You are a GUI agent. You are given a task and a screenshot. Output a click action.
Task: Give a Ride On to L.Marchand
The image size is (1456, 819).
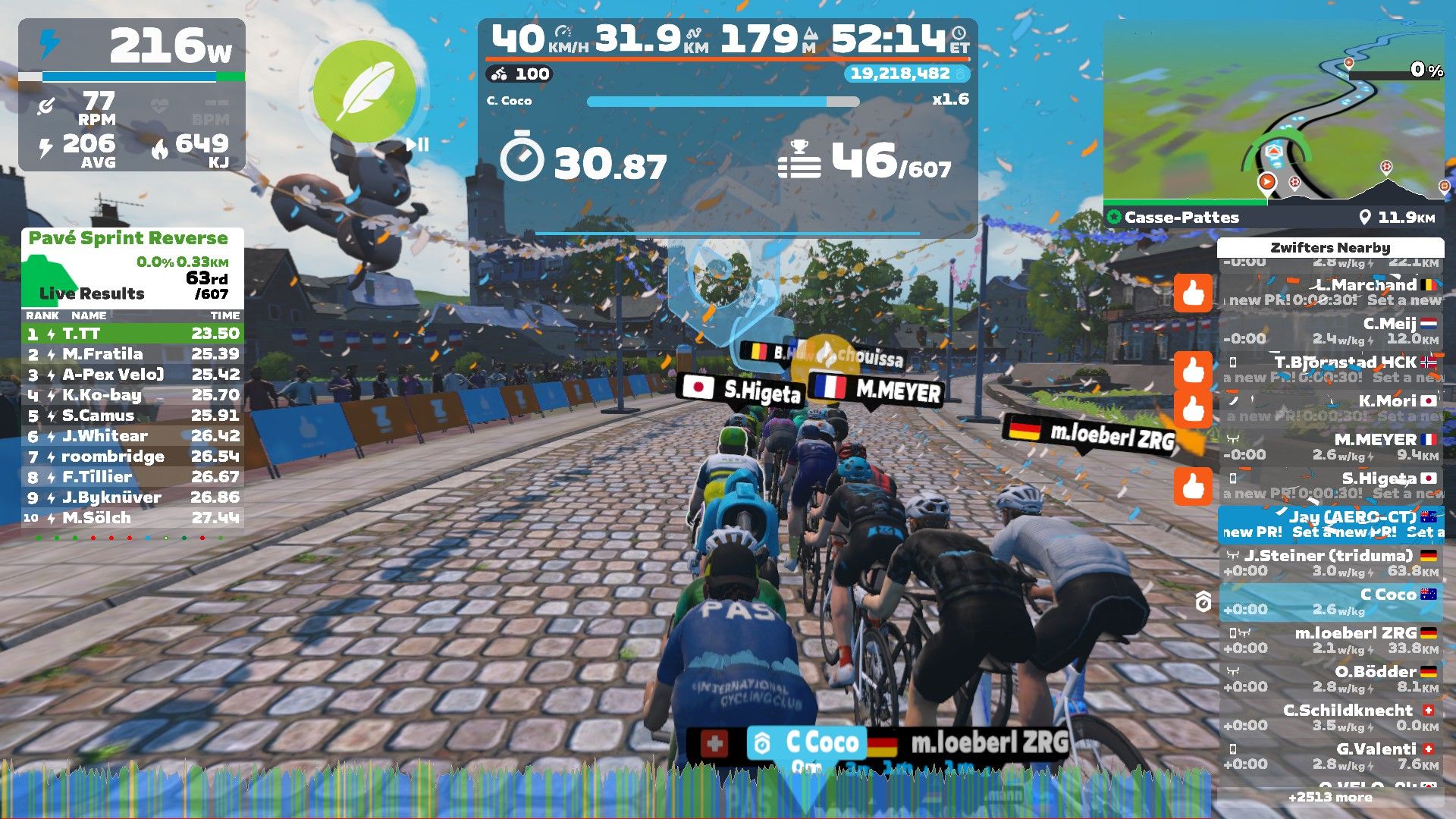pyautogui.click(x=1193, y=293)
